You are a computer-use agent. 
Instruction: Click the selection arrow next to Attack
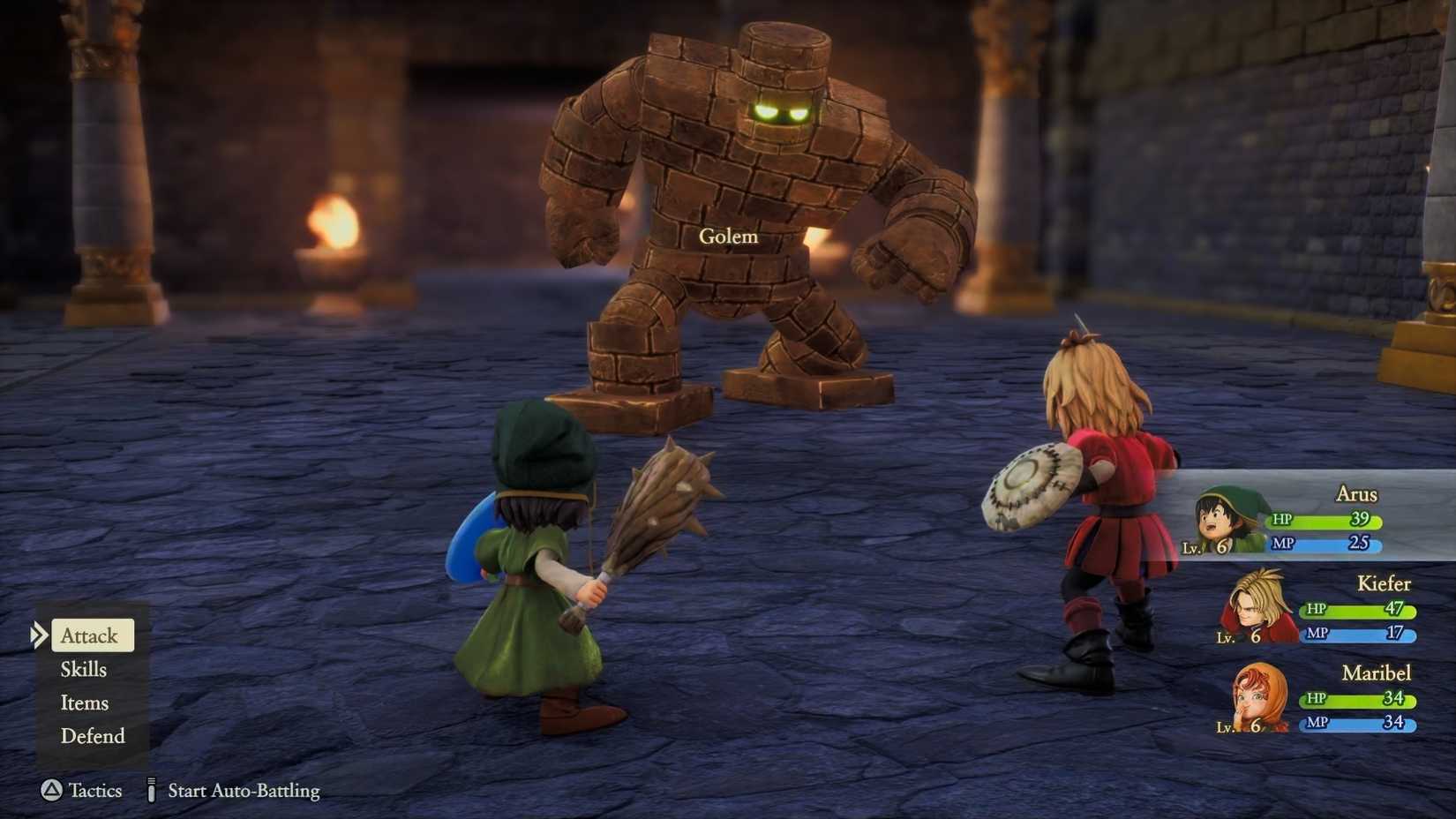point(39,635)
